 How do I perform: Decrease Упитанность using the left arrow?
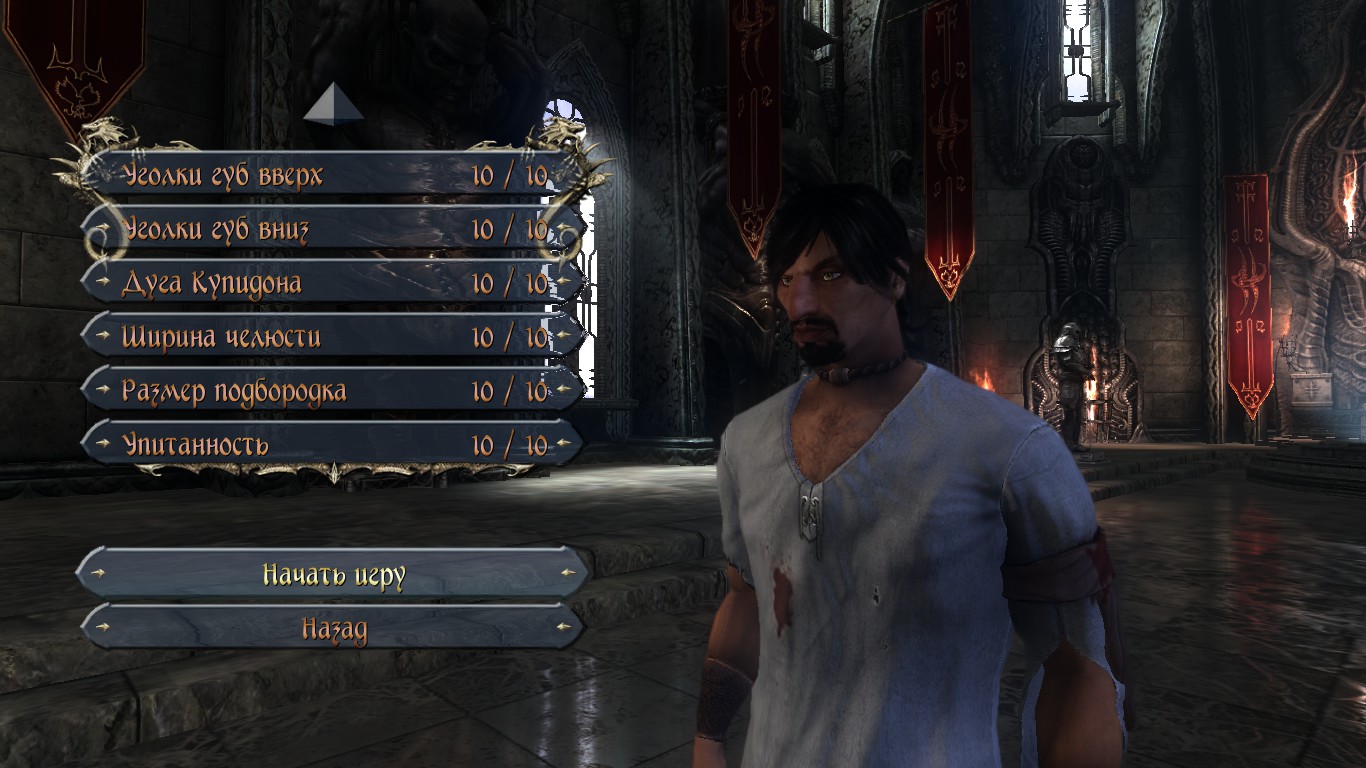[102, 445]
